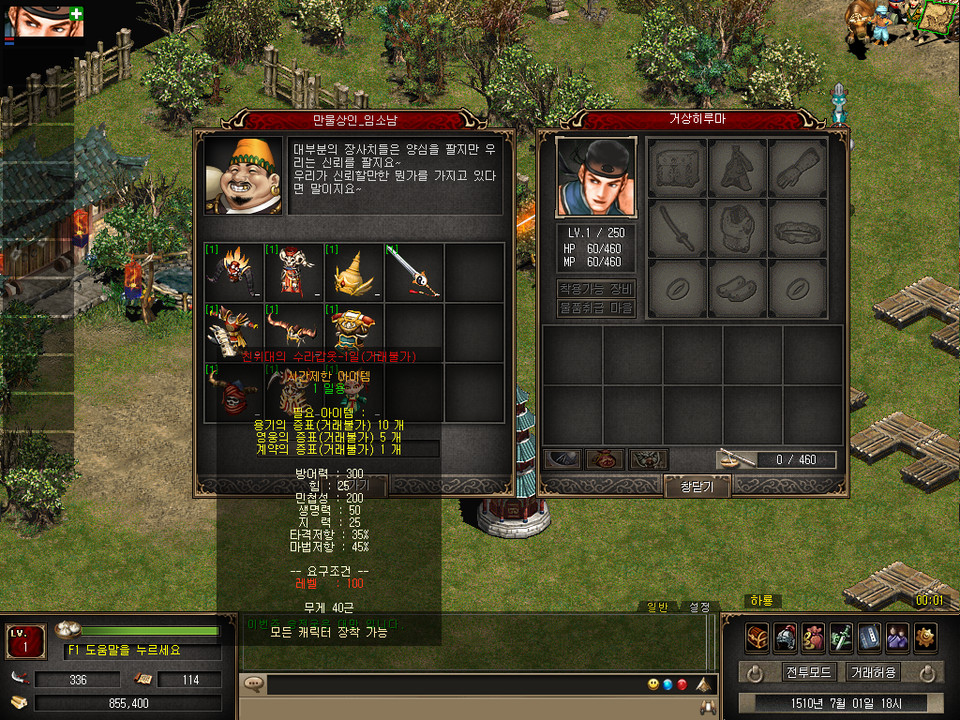Screen dimensions: 960x720
Task: Toggle 전투모드 battle mode
Action: click(809, 672)
